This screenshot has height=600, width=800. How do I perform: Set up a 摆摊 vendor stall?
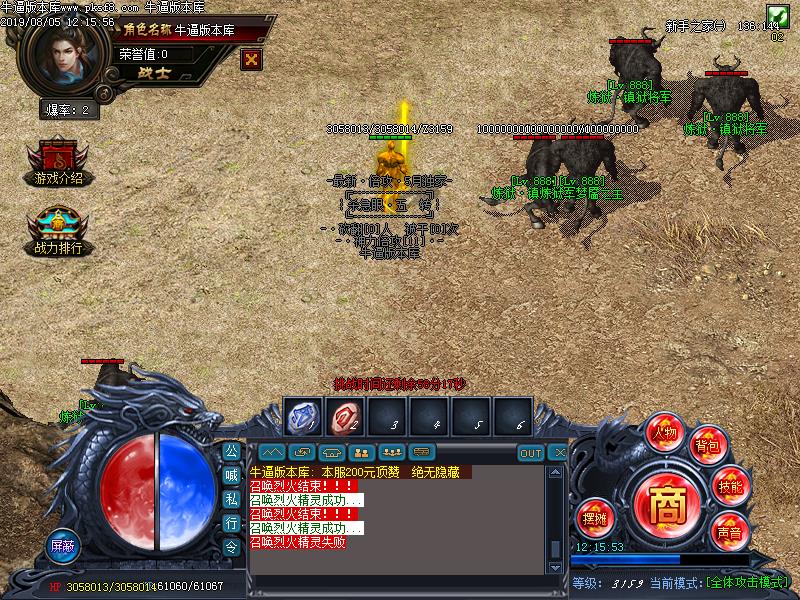click(594, 517)
